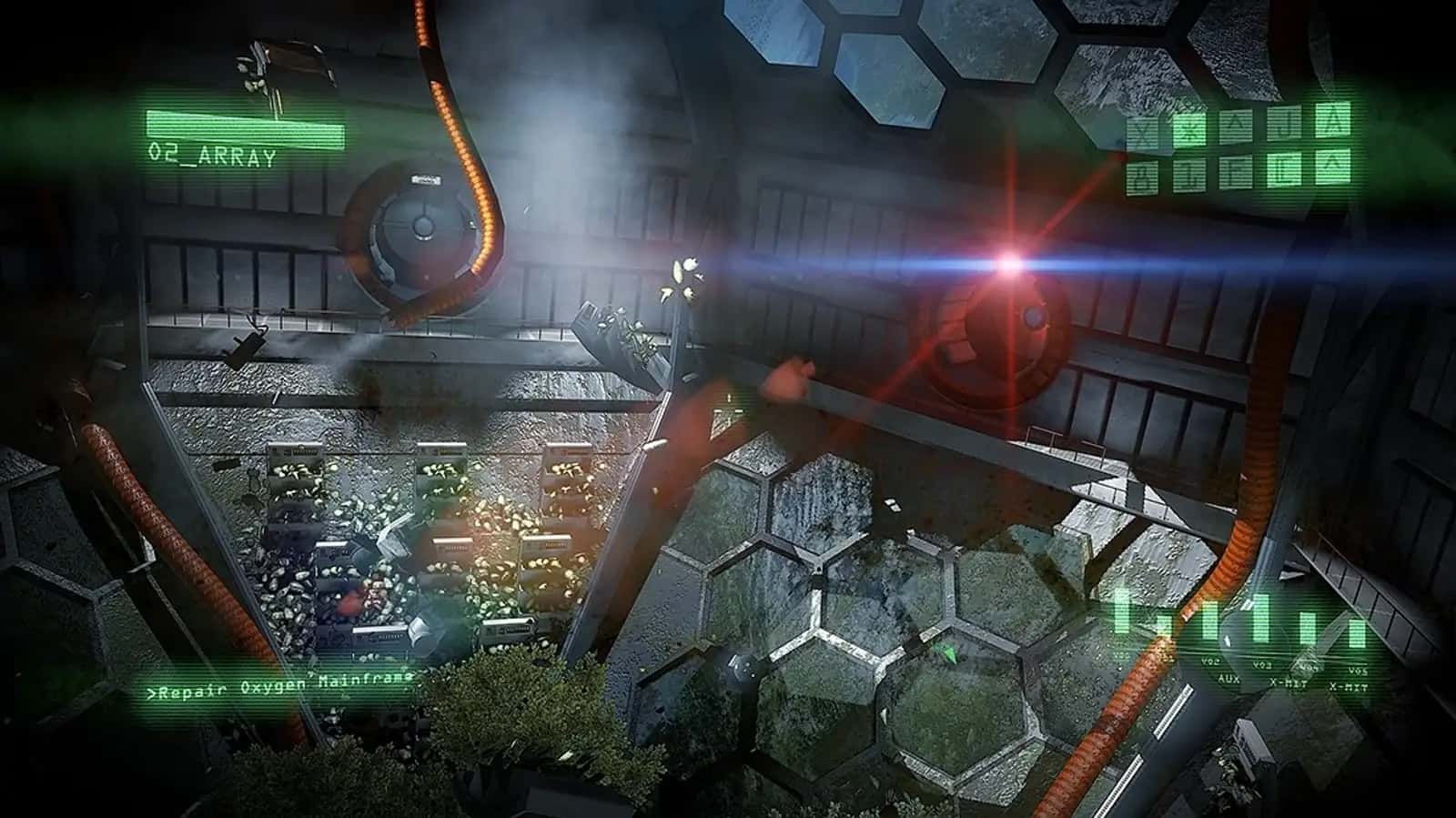Select the V02 channel tab
Screen dimensions: 1456x818
point(1210,661)
